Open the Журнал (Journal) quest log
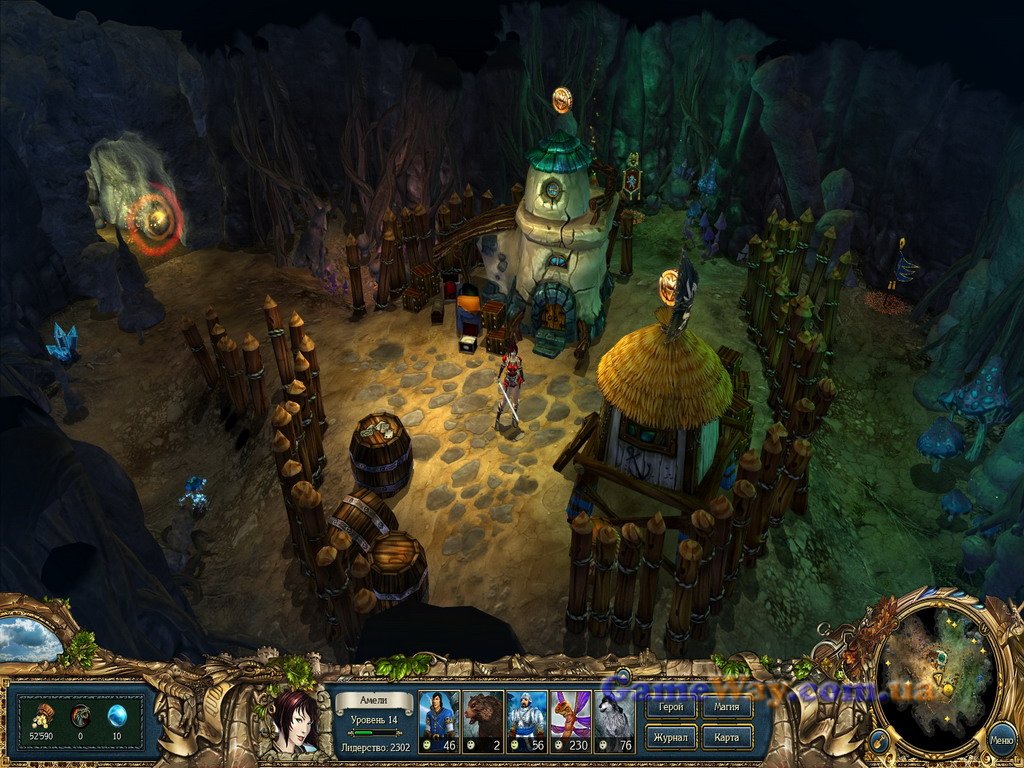Image resolution: width=1024 pixels, height=768 pixels. (x=669, y=737)
